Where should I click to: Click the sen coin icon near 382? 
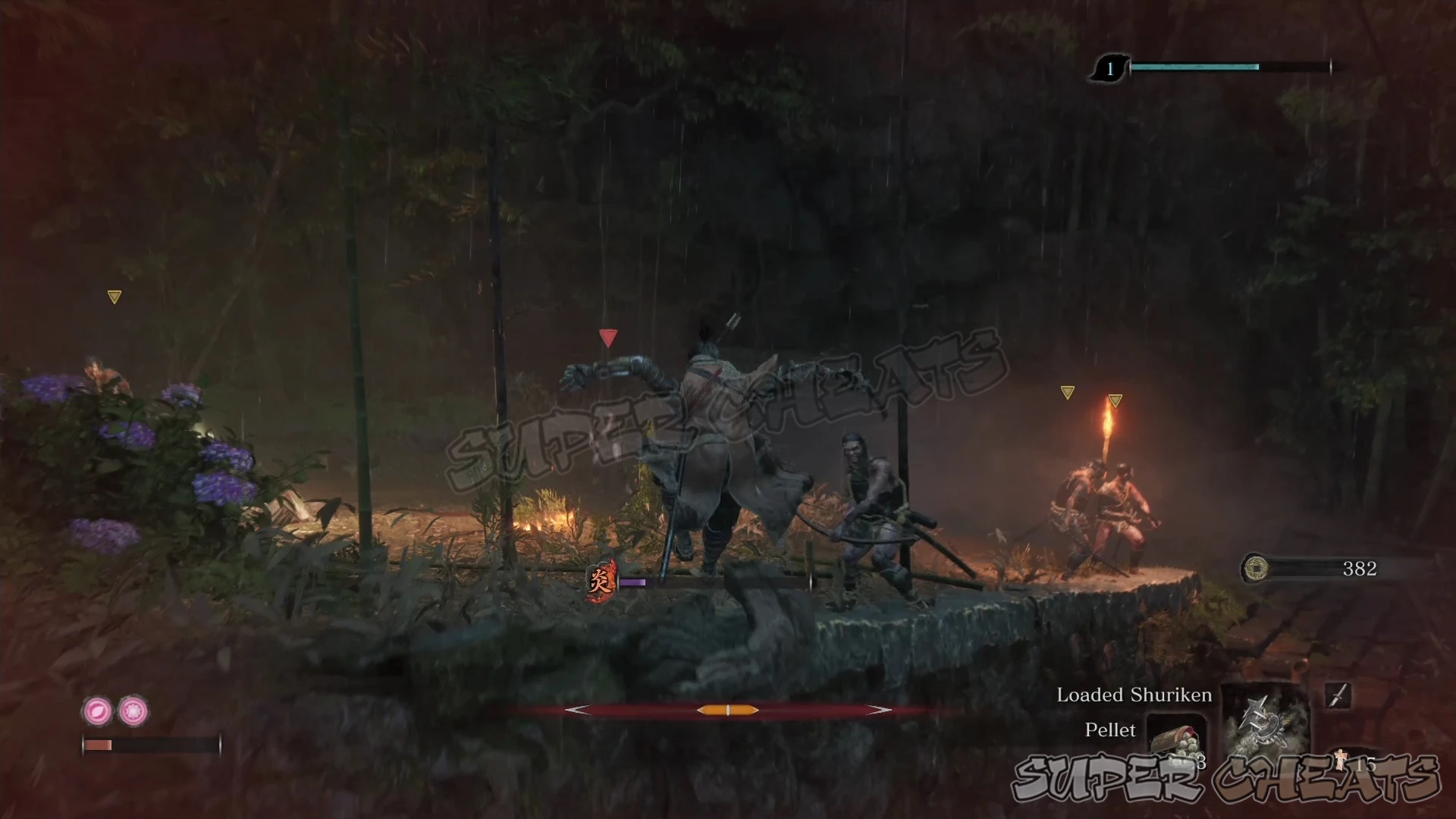[x=1258, y=569]
